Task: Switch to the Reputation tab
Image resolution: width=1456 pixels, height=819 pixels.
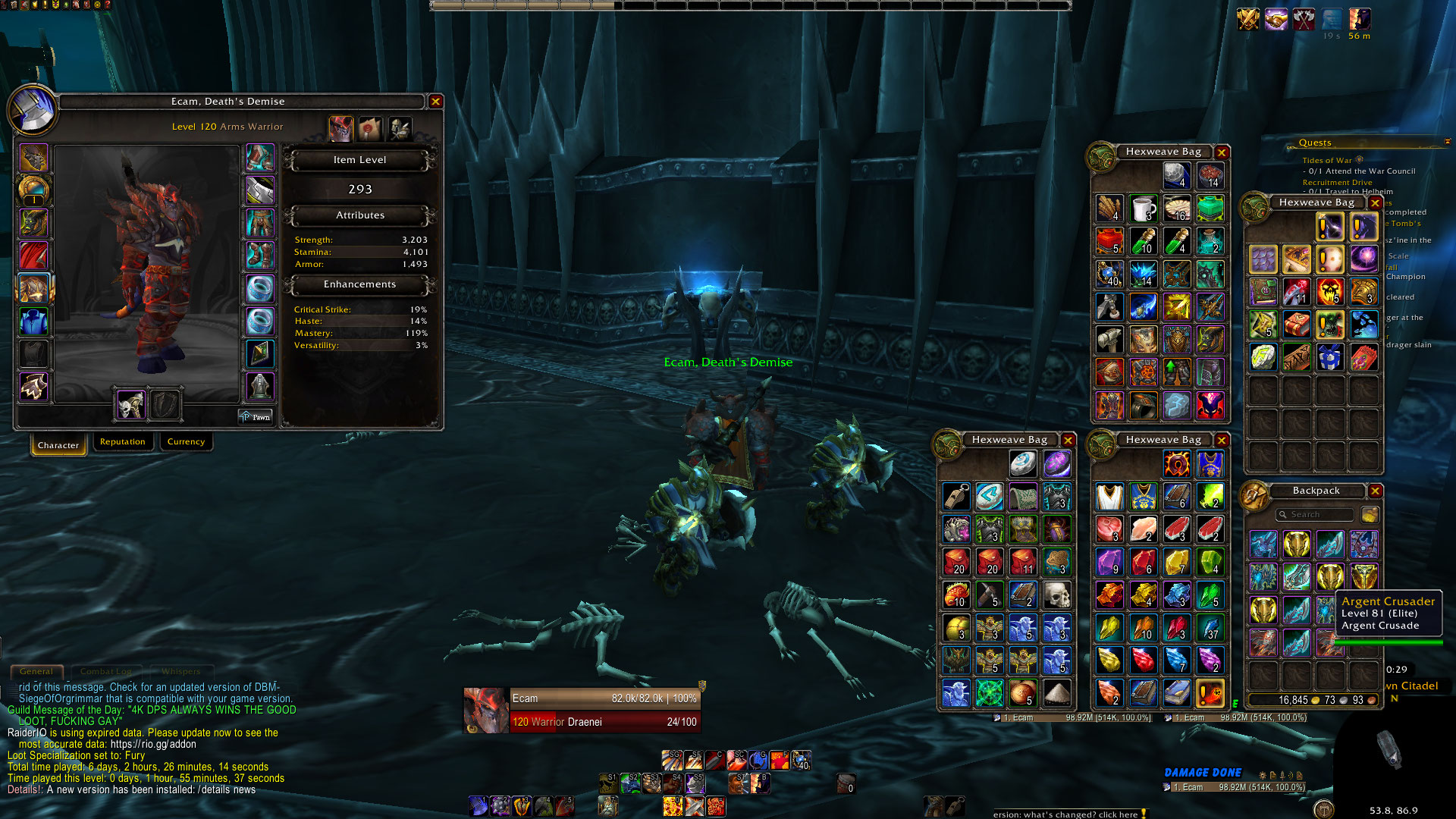Action: (122, 442)
